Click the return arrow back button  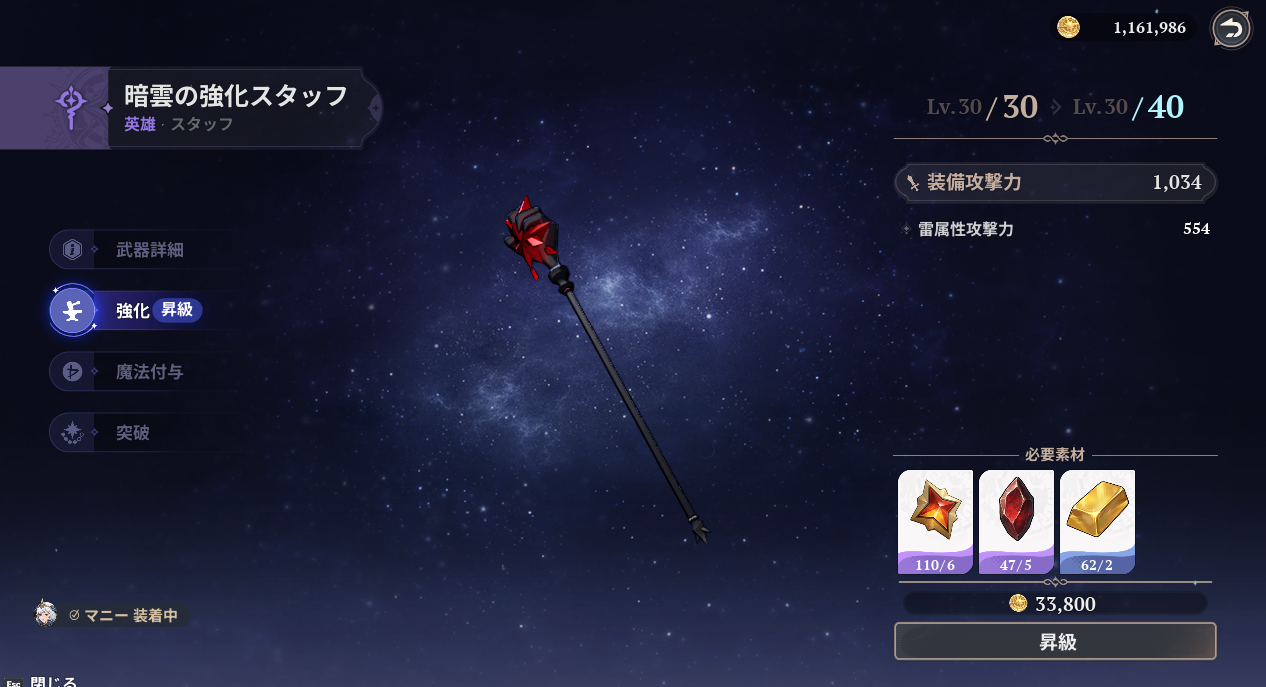(x=1231, y=29)
